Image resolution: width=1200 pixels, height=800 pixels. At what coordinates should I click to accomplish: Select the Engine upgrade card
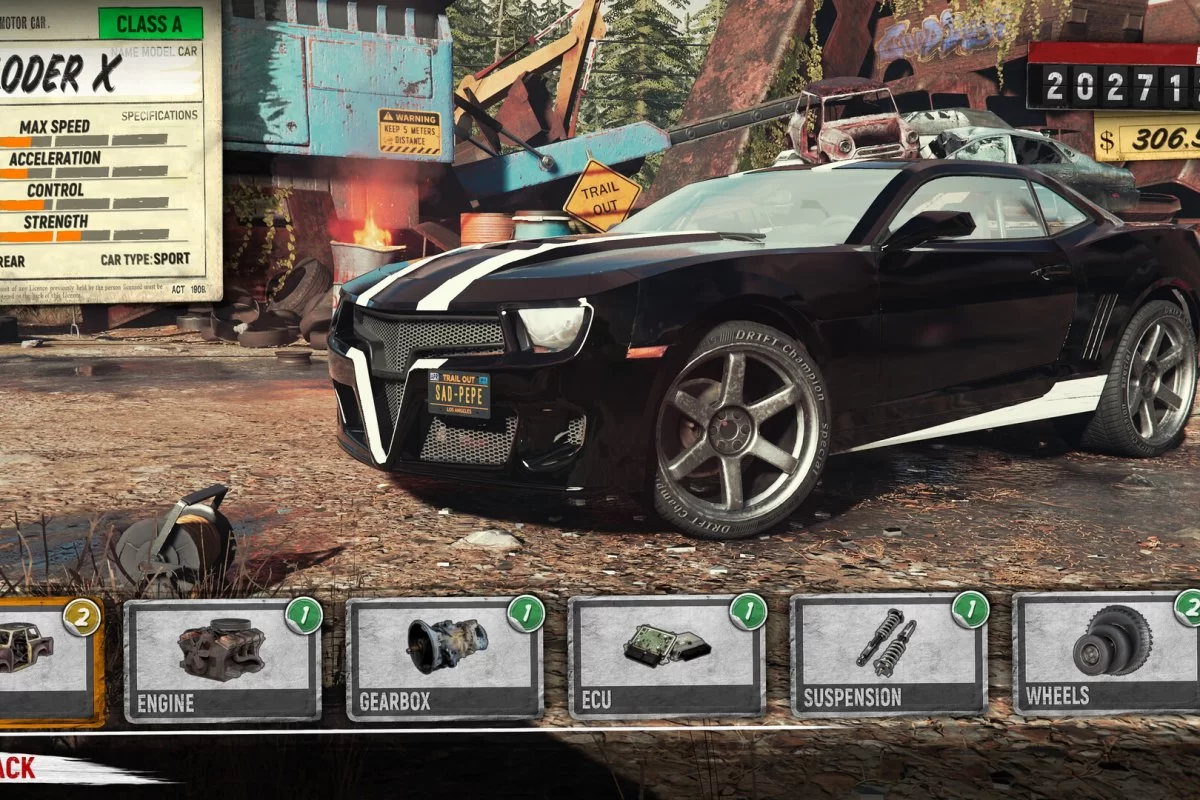(x=222, y=660)
